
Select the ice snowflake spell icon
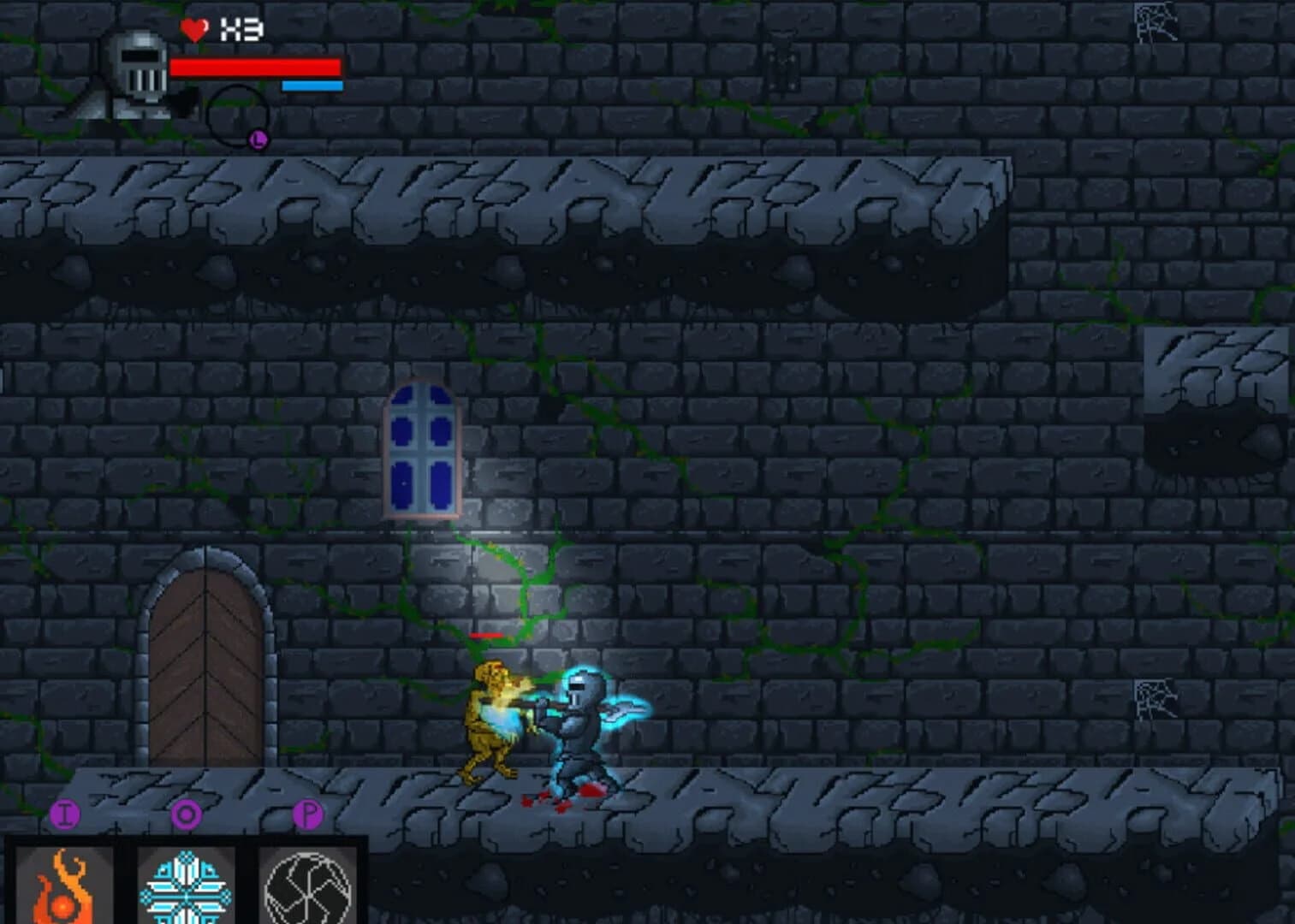coord(187,887)
